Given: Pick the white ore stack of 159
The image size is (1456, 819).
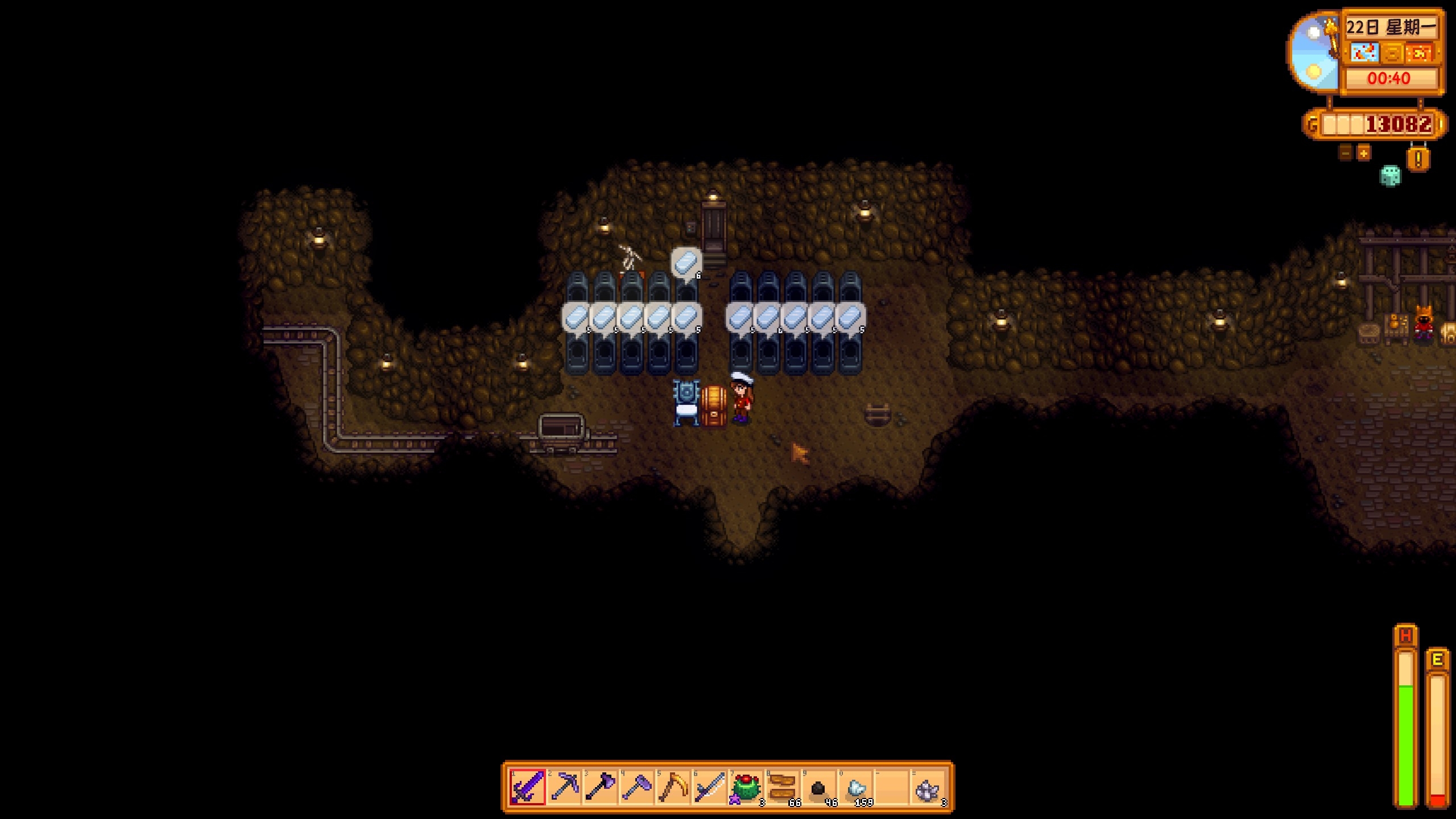Looking at the screenshot, I should coord(855,788).
